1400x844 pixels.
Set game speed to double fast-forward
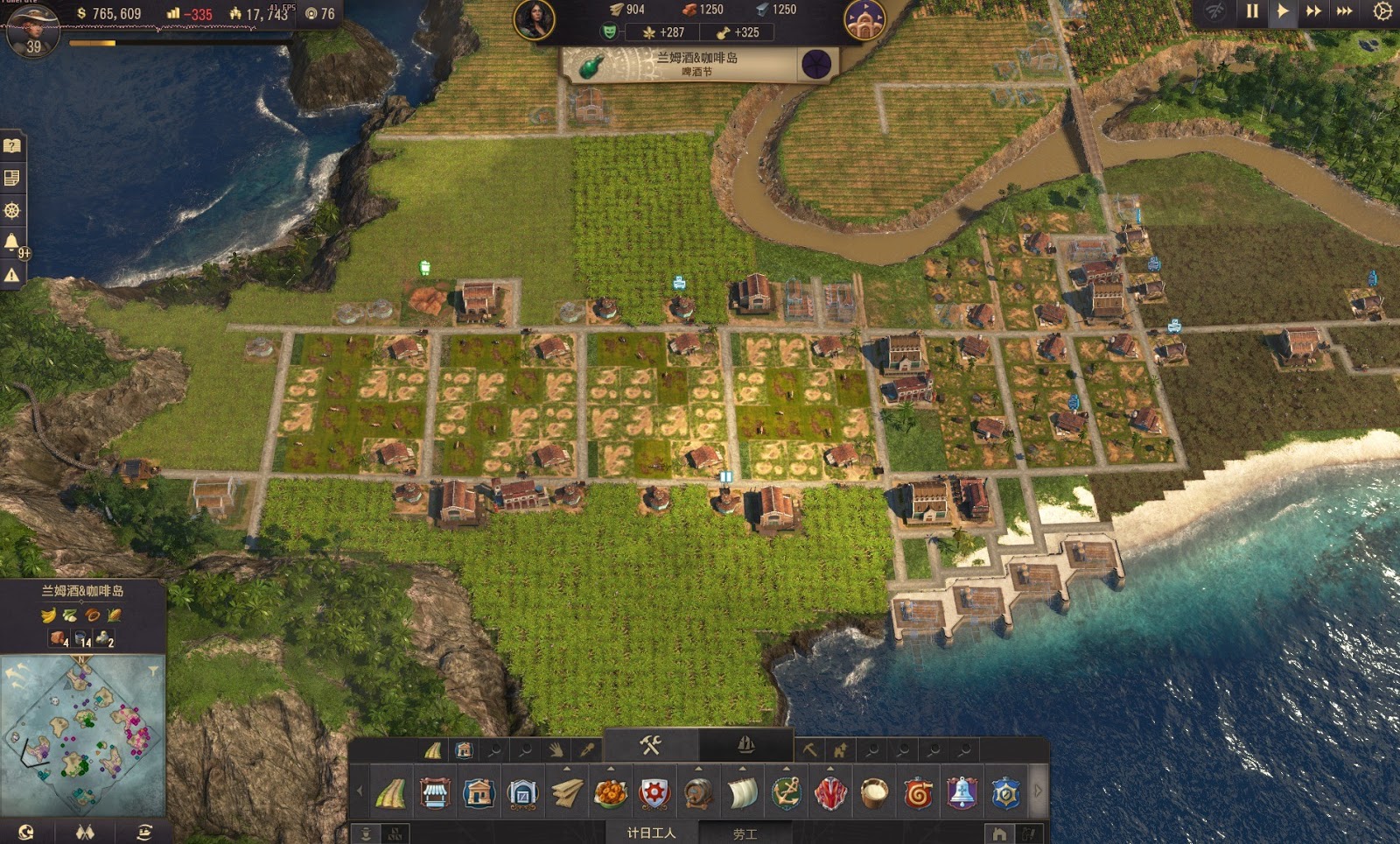click(x=1313, y=11)
